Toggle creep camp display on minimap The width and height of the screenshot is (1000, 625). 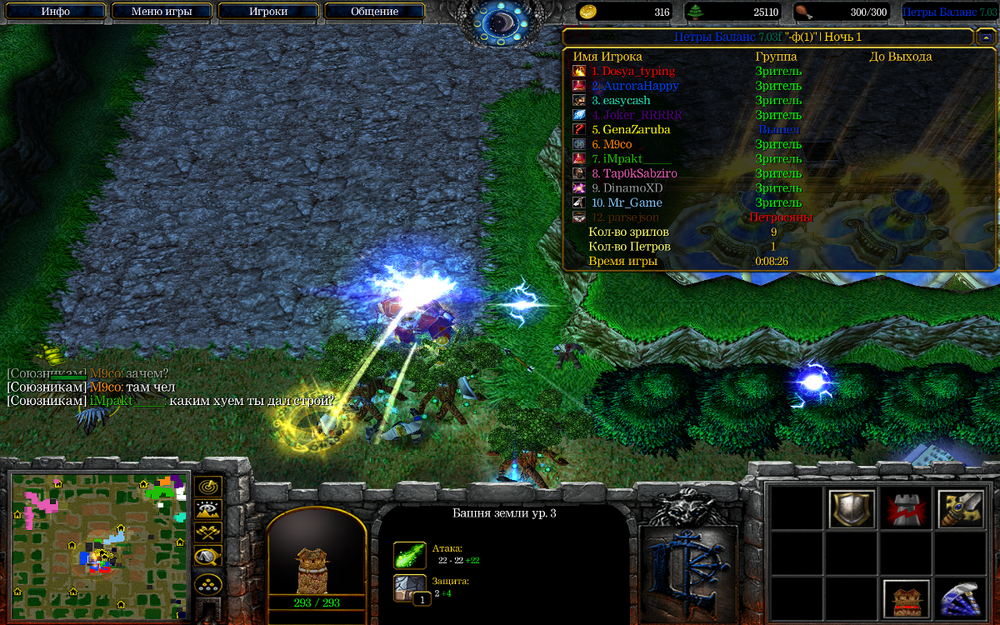pyautogui.click(x=209, y=557)
